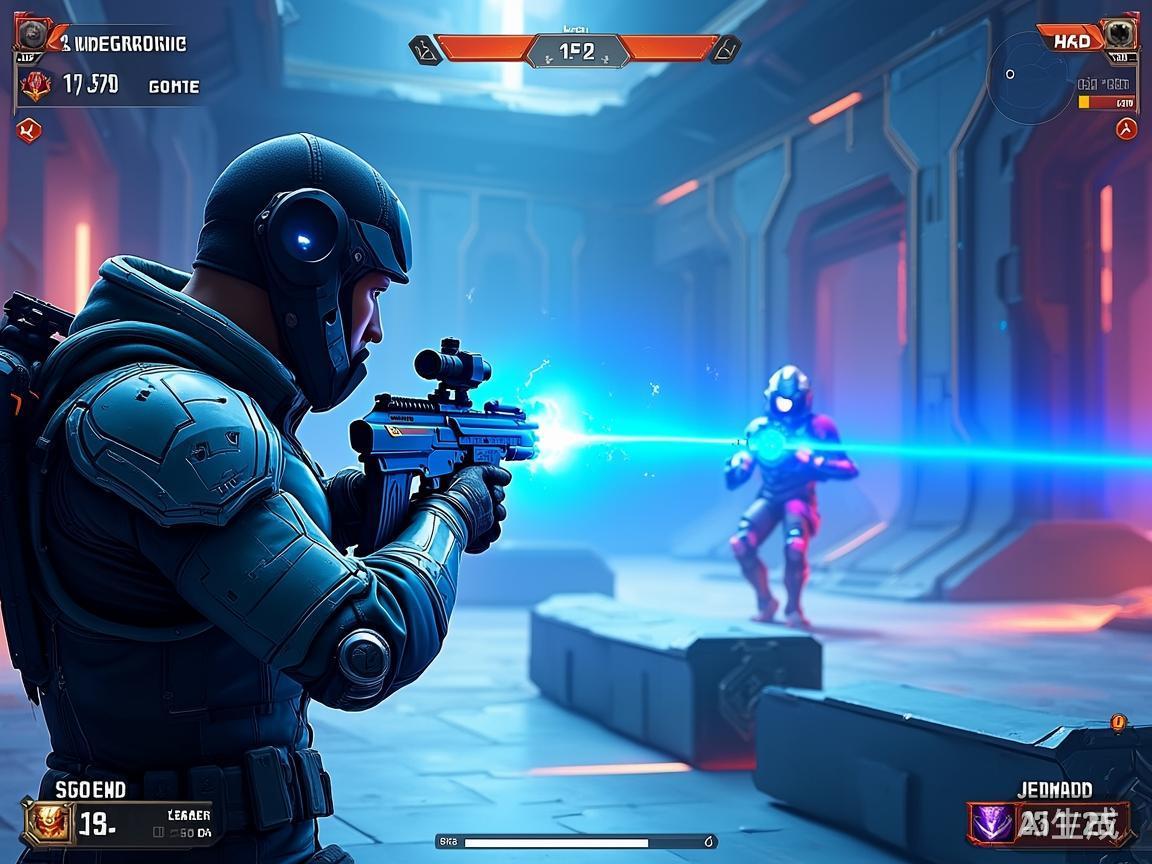The width and height of the screenshot is (1152, 864).
Task: Open the circular radar minimap
Action: 1030,77
